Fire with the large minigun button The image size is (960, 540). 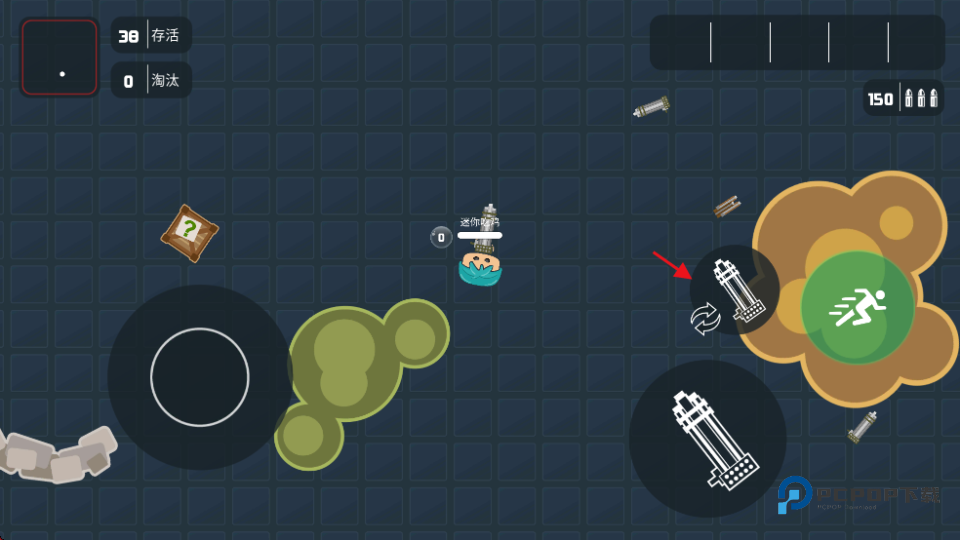pyautogui.click(x=707, y=439)
